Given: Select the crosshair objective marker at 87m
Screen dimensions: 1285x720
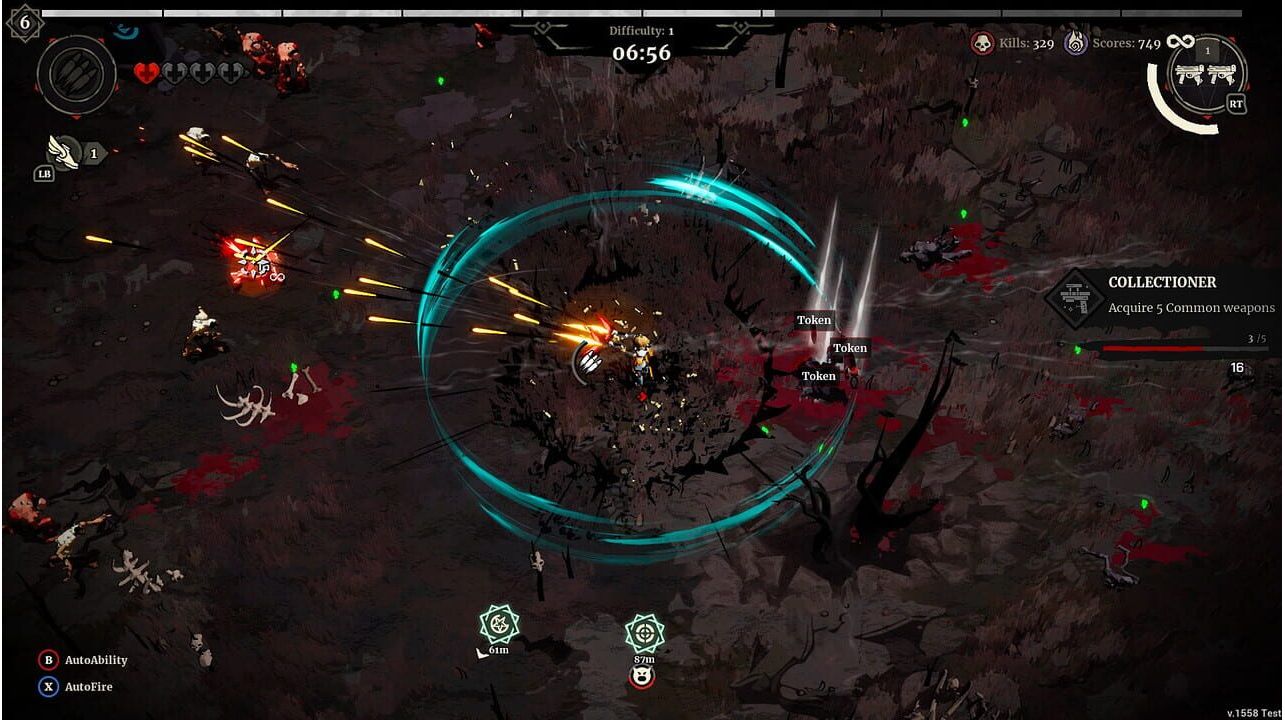Looking at the screenshot, I should pyautogui.click(x=644, y=633).
